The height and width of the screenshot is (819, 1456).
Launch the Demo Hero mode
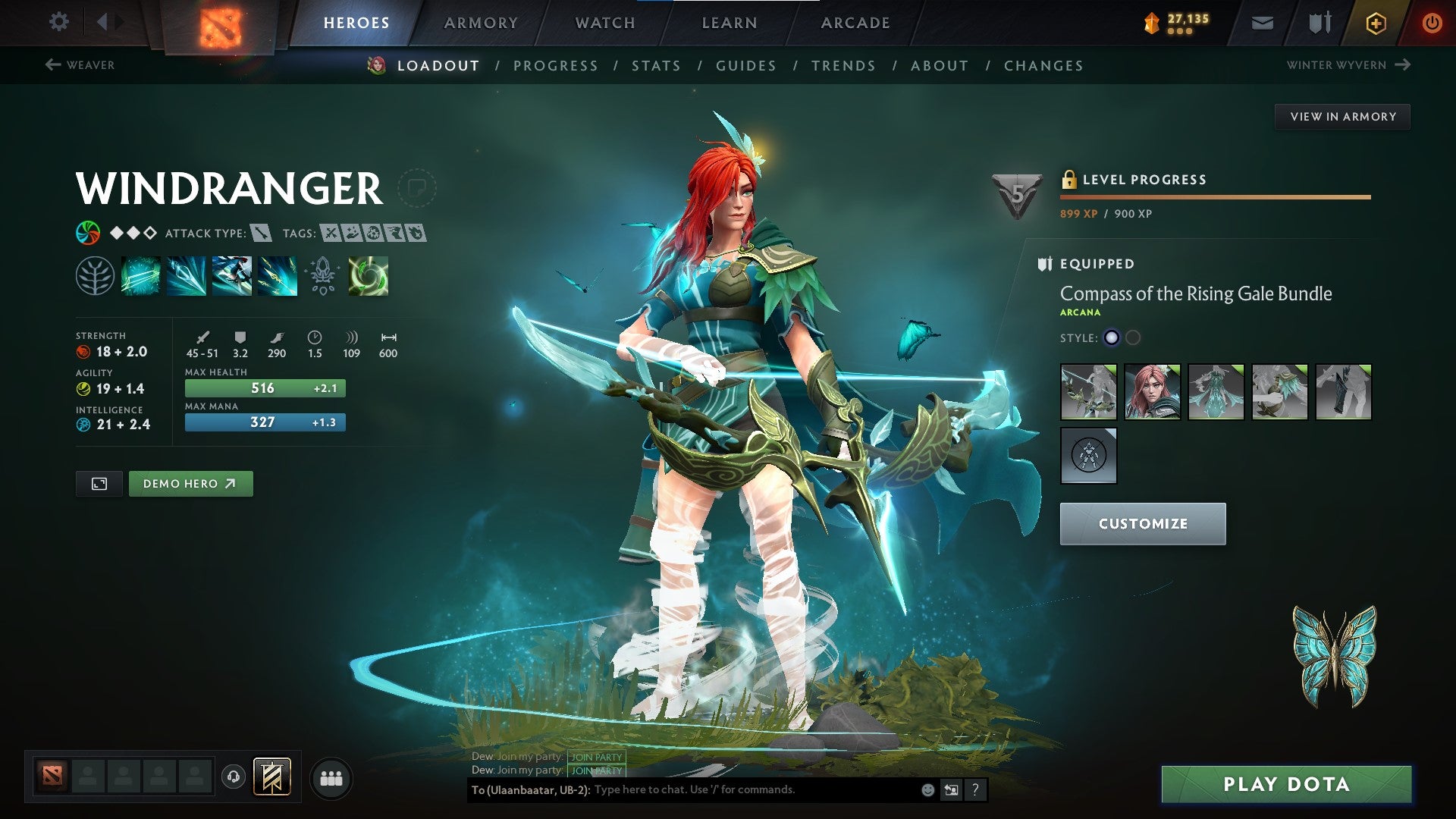(190, 484)
